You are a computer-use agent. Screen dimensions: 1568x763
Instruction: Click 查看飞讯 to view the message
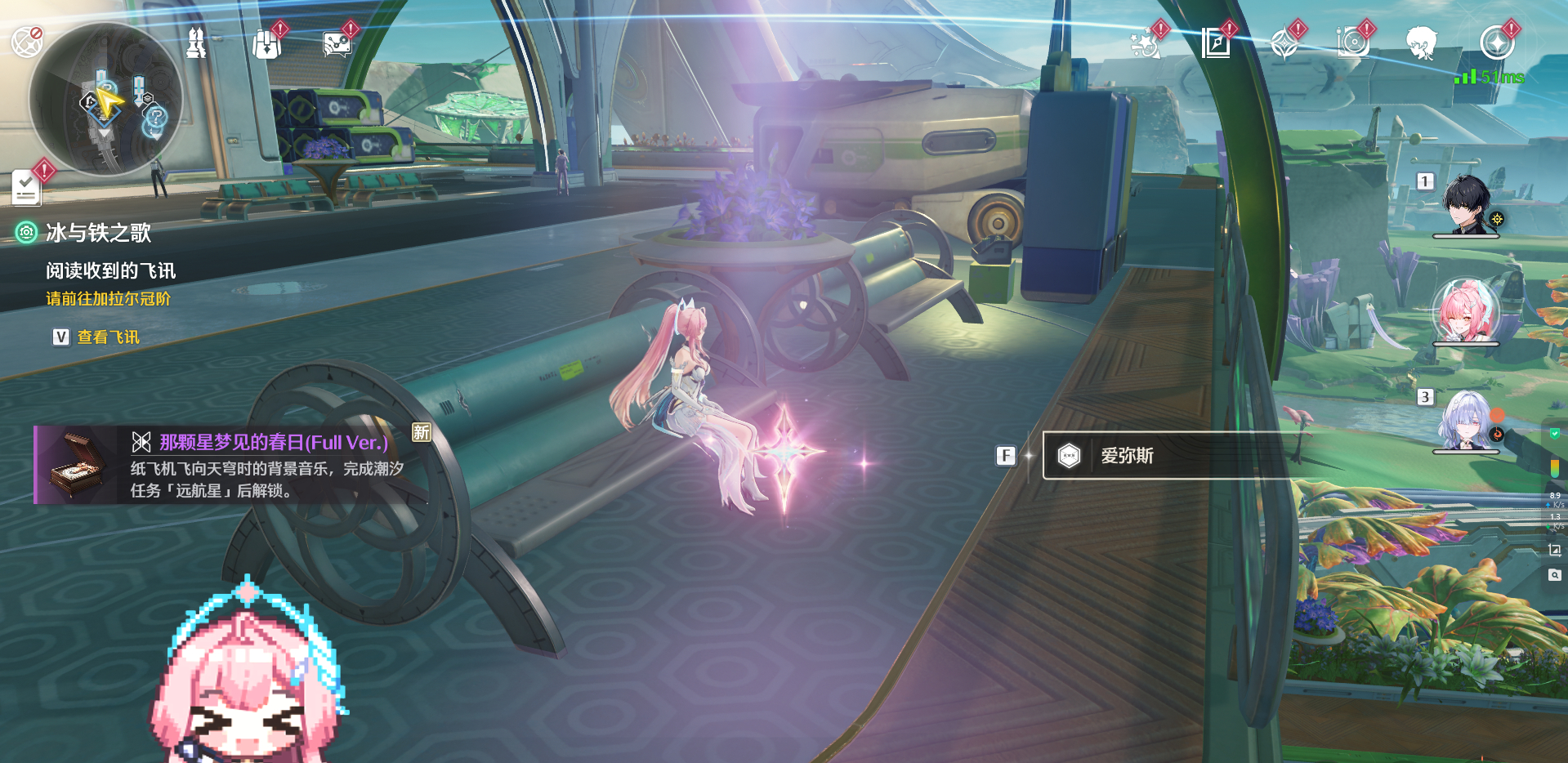108,337
